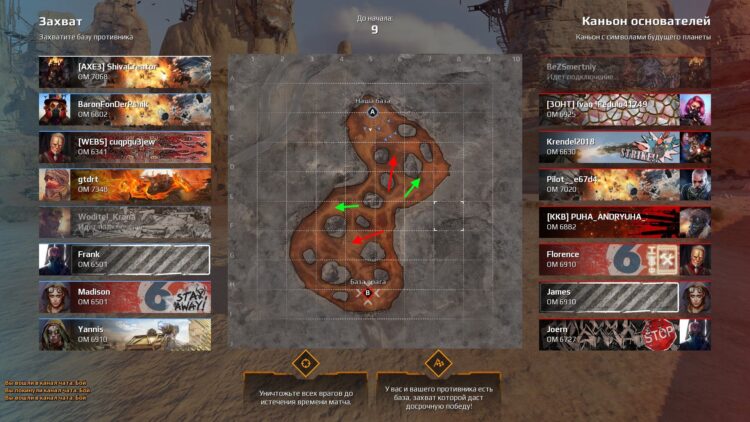This screenshot has width=750, height=422.
Task: Click the connecting player Woditel_Krana
Action: 125,221
